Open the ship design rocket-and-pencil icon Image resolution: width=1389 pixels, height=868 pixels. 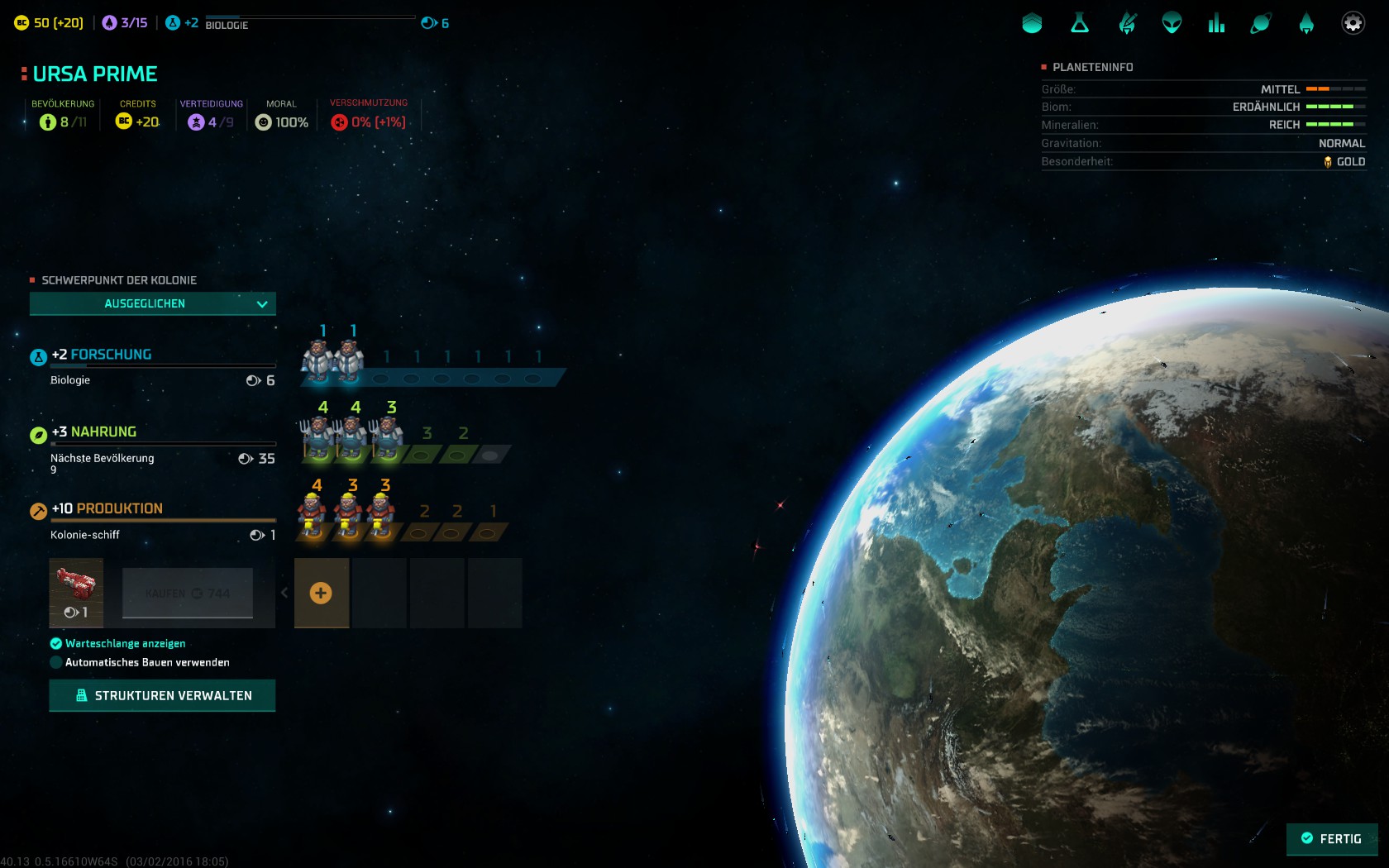click(x=1127, y=23)
